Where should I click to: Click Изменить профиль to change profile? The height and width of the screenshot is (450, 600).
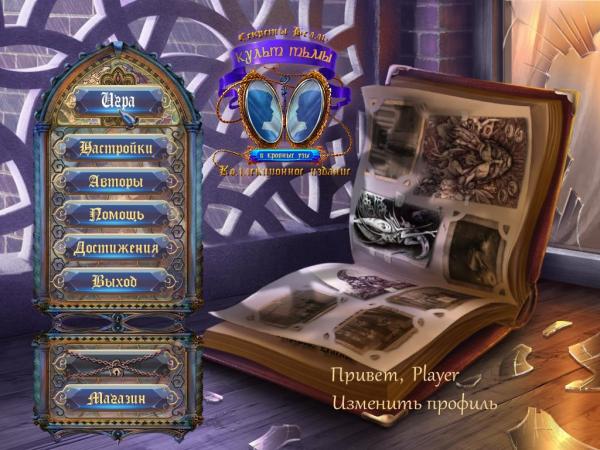tap(415, 402)
